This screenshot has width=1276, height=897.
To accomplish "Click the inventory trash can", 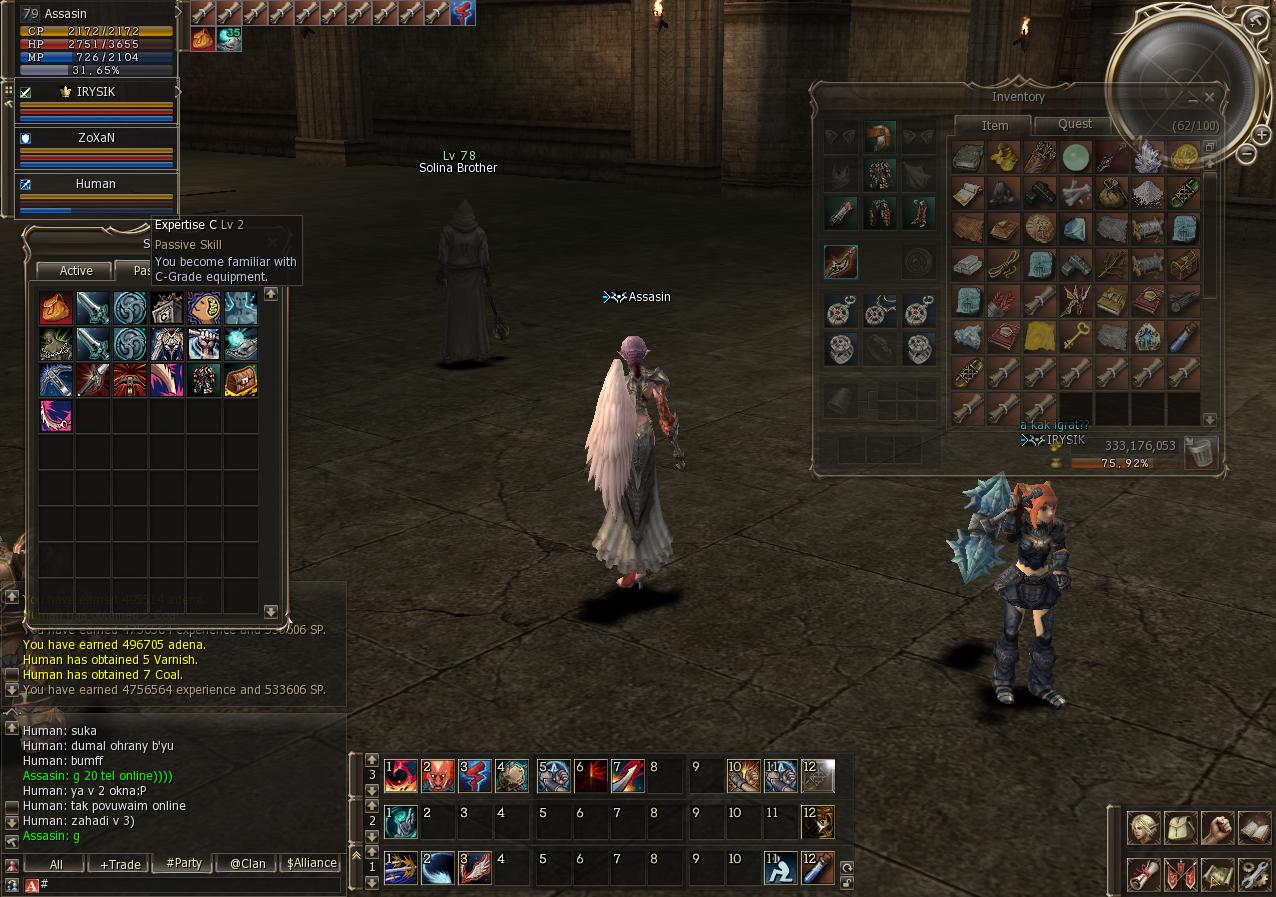I will pyautogui.click(x=1199, y=452).
